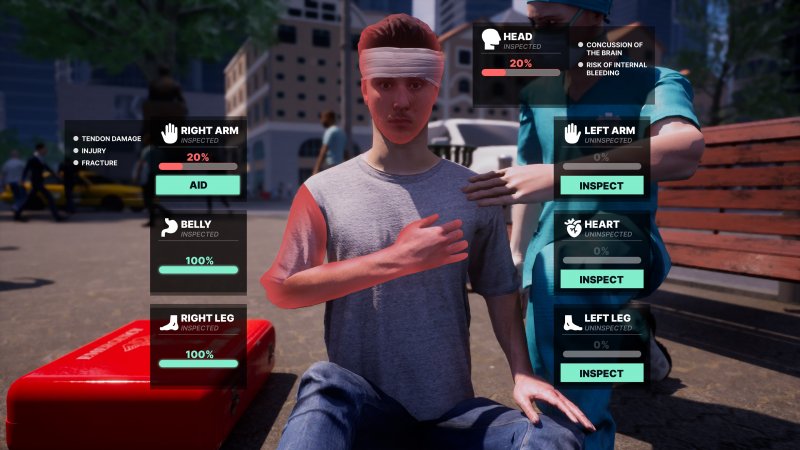This screenshot has width=800, height=450.
Task: Select the Belly status panel
Action: (198, 245)
